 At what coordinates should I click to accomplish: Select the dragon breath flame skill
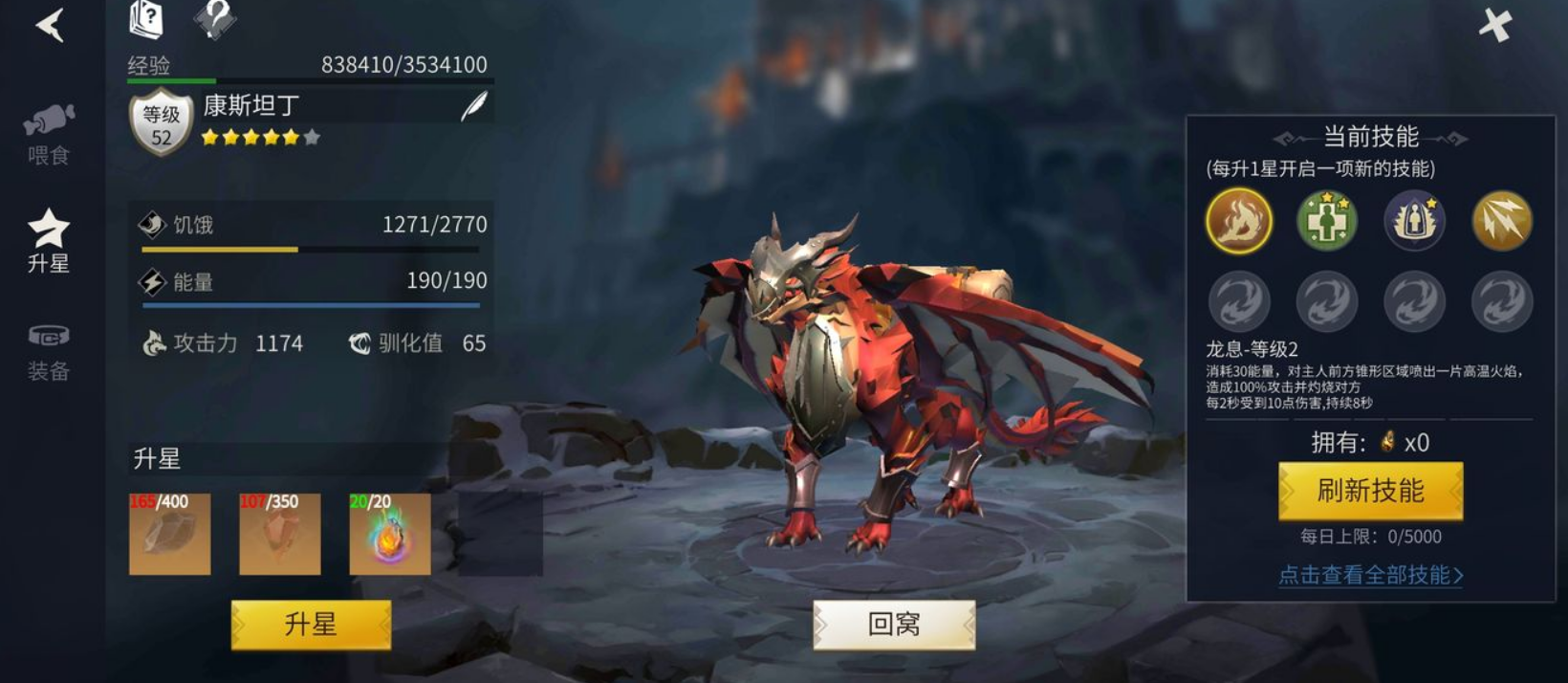click(1239, 221)
